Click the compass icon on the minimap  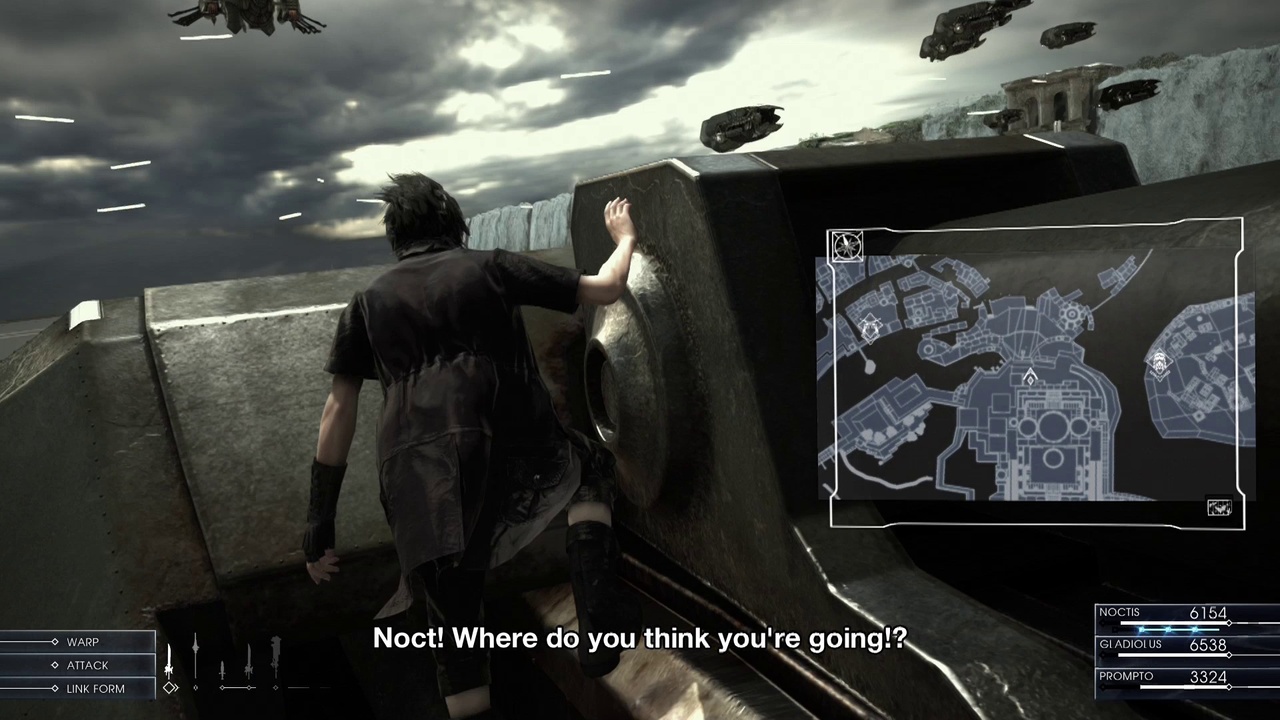(x=847, y=245)
